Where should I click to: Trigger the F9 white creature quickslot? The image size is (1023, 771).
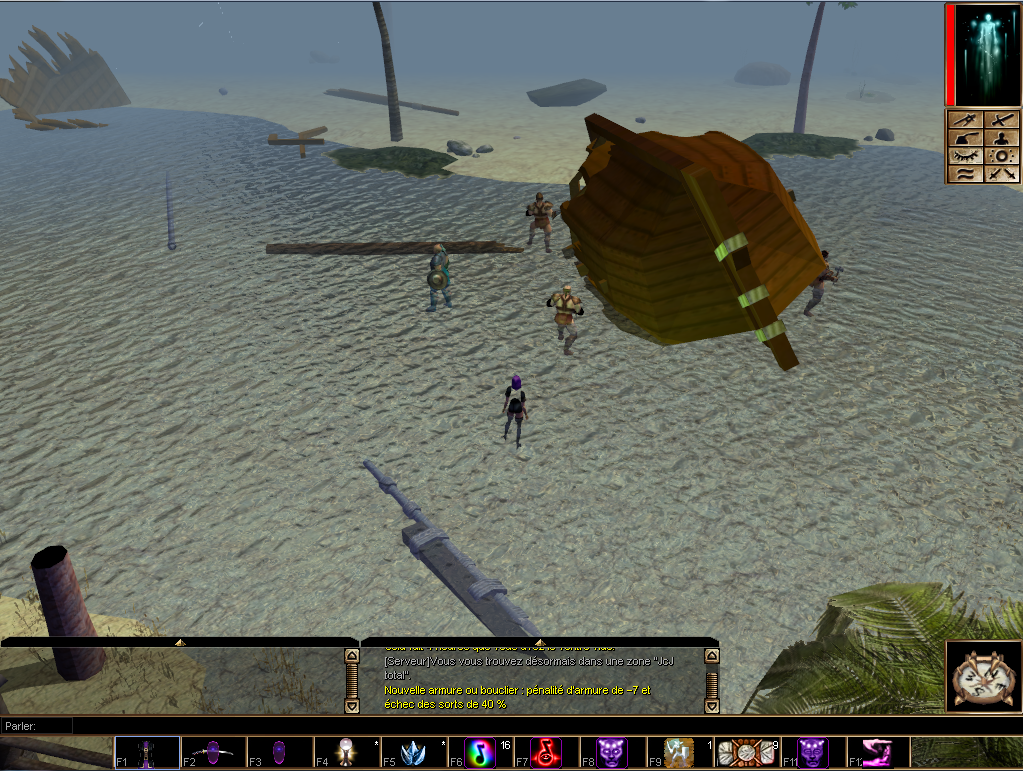679,752
